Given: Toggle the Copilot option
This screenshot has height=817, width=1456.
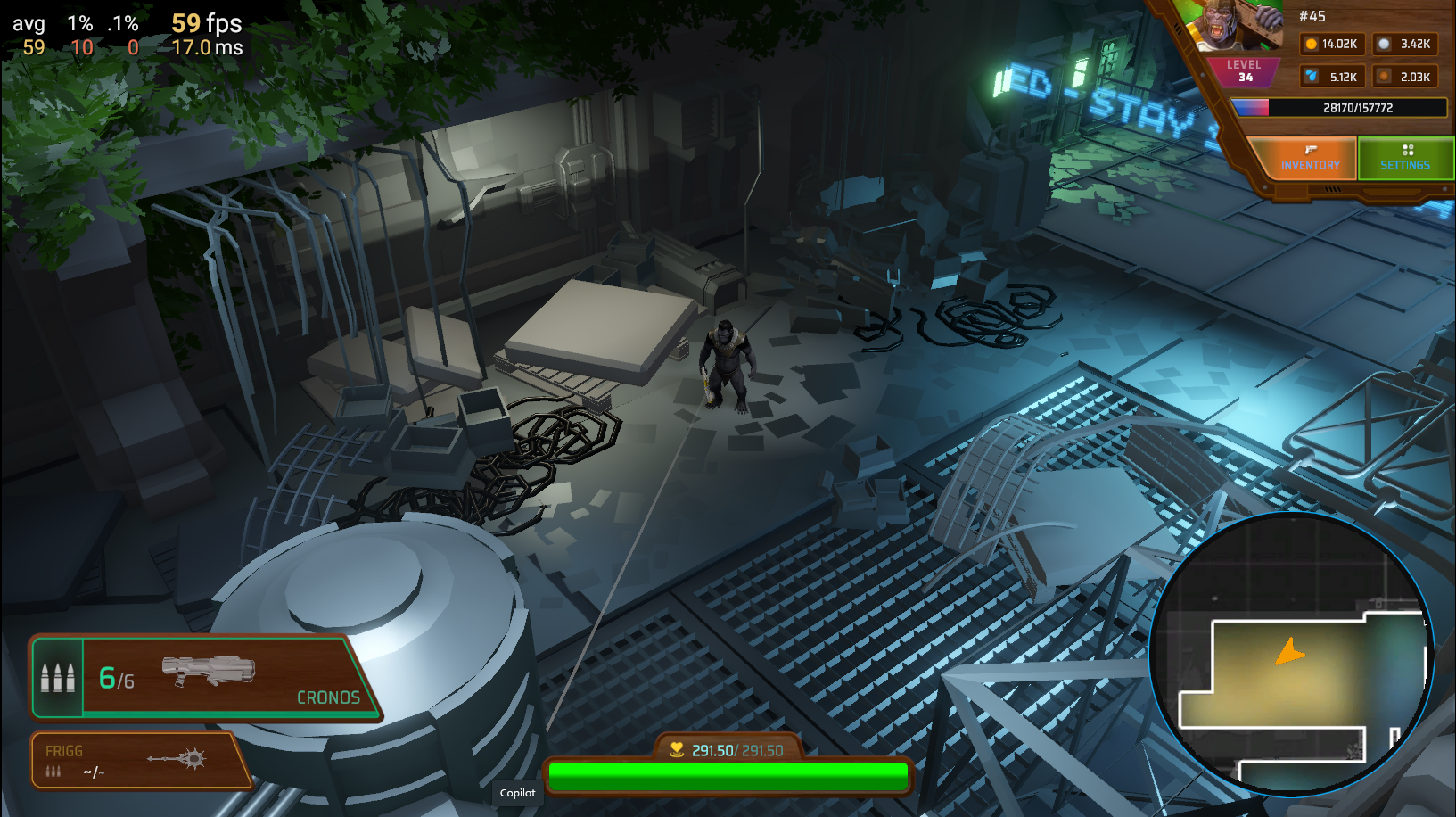Looking at the screenshot, I should tap(517, 792).
